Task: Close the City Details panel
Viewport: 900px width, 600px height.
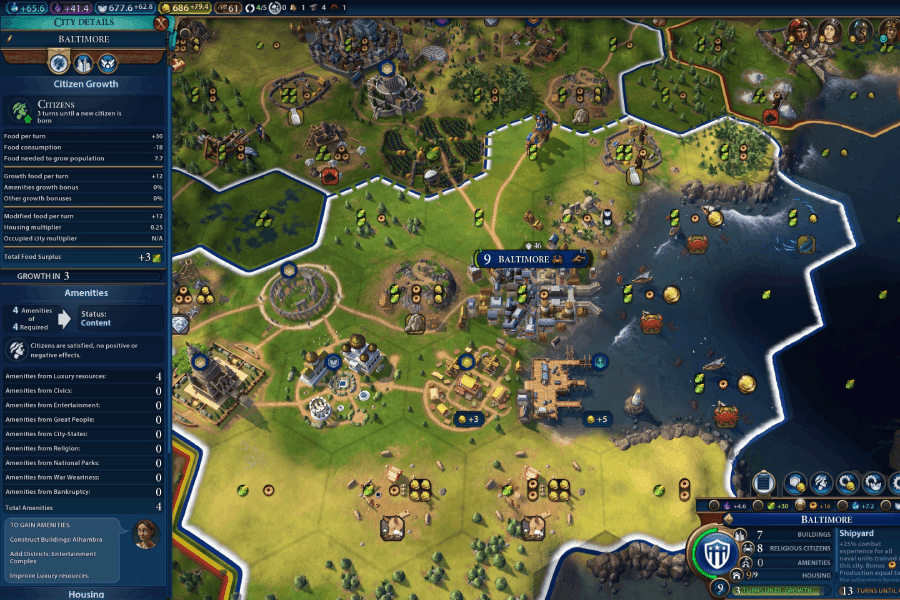Action: 162,22
